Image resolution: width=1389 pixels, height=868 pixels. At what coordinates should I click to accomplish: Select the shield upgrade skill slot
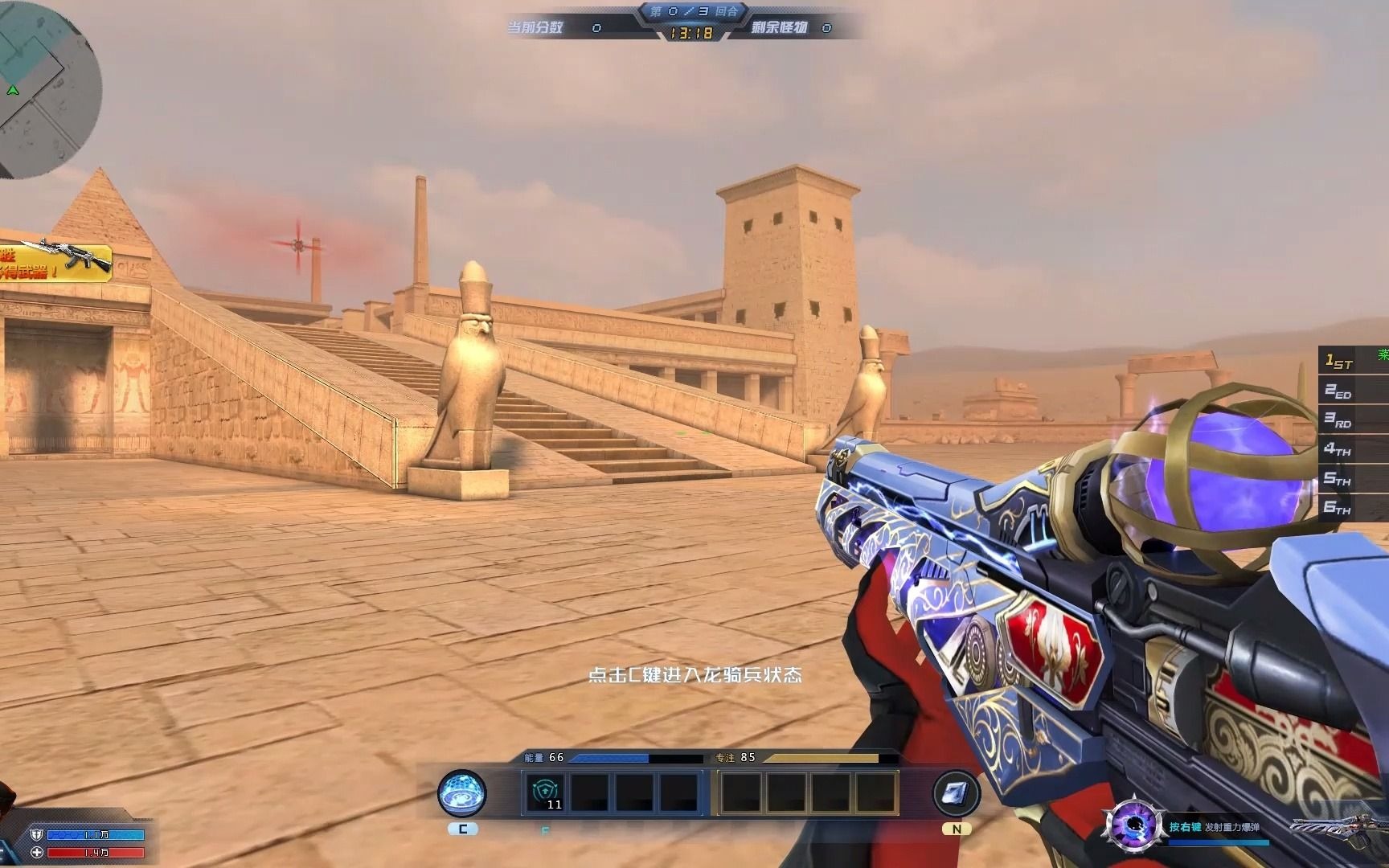pos(544,792)
